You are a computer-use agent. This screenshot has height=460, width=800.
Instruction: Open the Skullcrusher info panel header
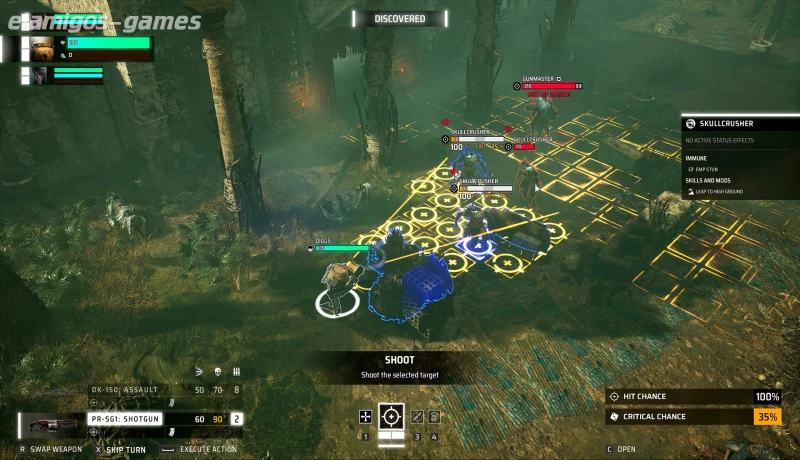(x=740, y=124)
